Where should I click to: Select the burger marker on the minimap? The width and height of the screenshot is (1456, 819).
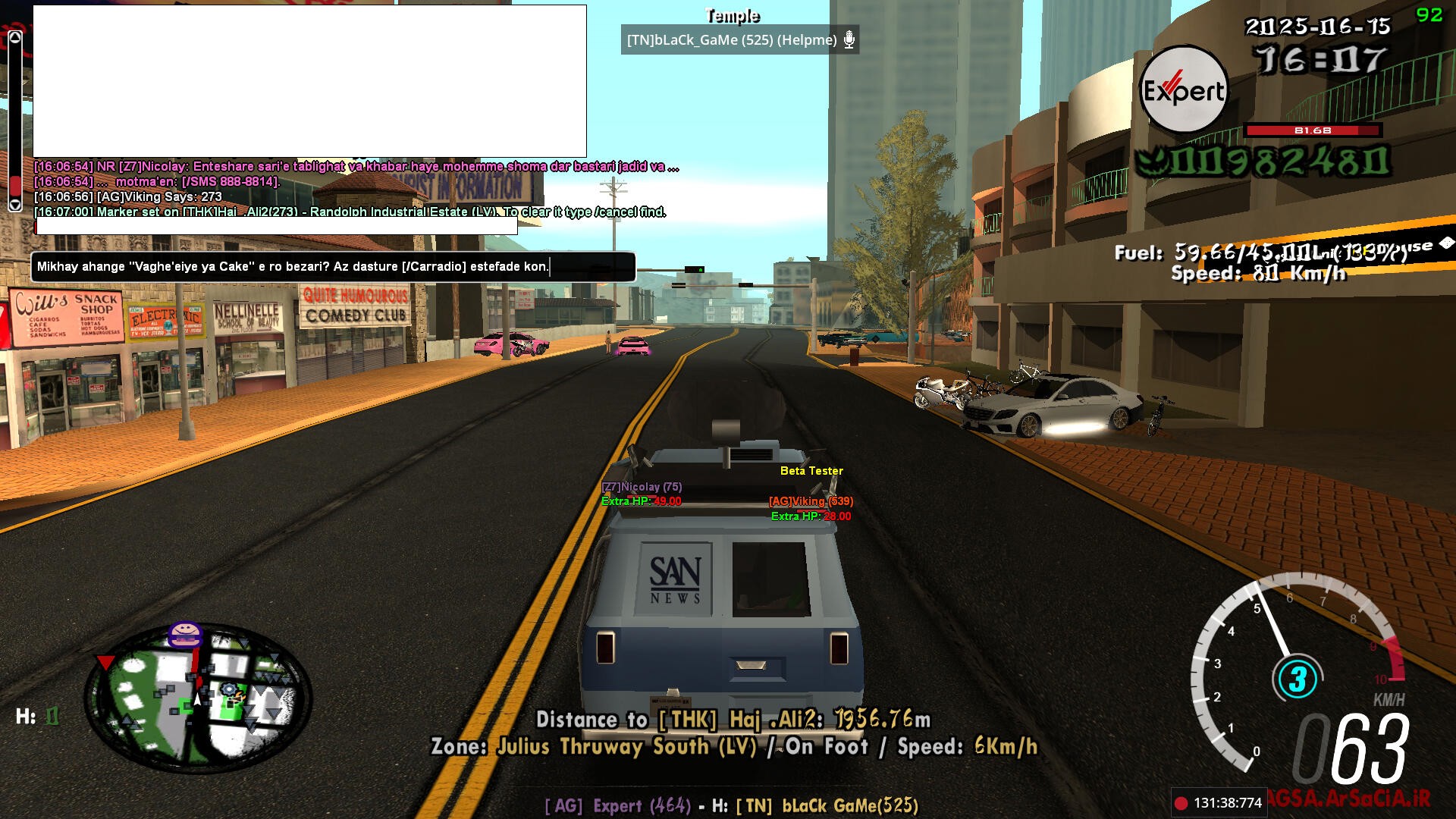(185, 634)
